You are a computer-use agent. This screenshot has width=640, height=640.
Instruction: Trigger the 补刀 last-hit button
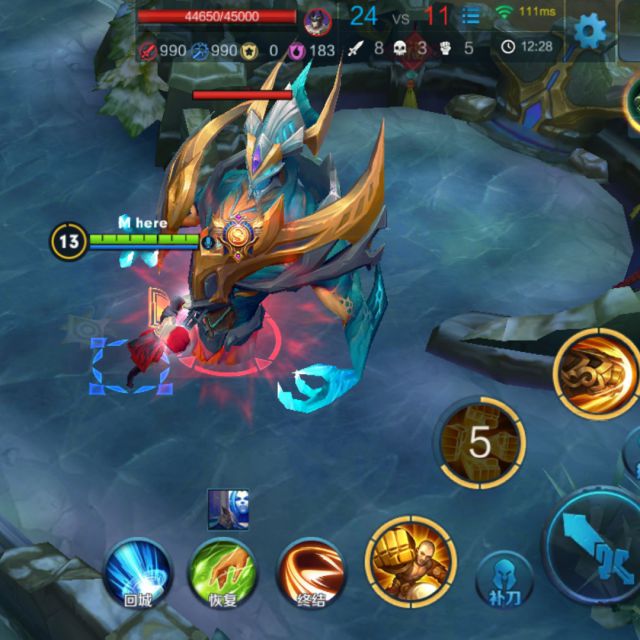(502, 579)
